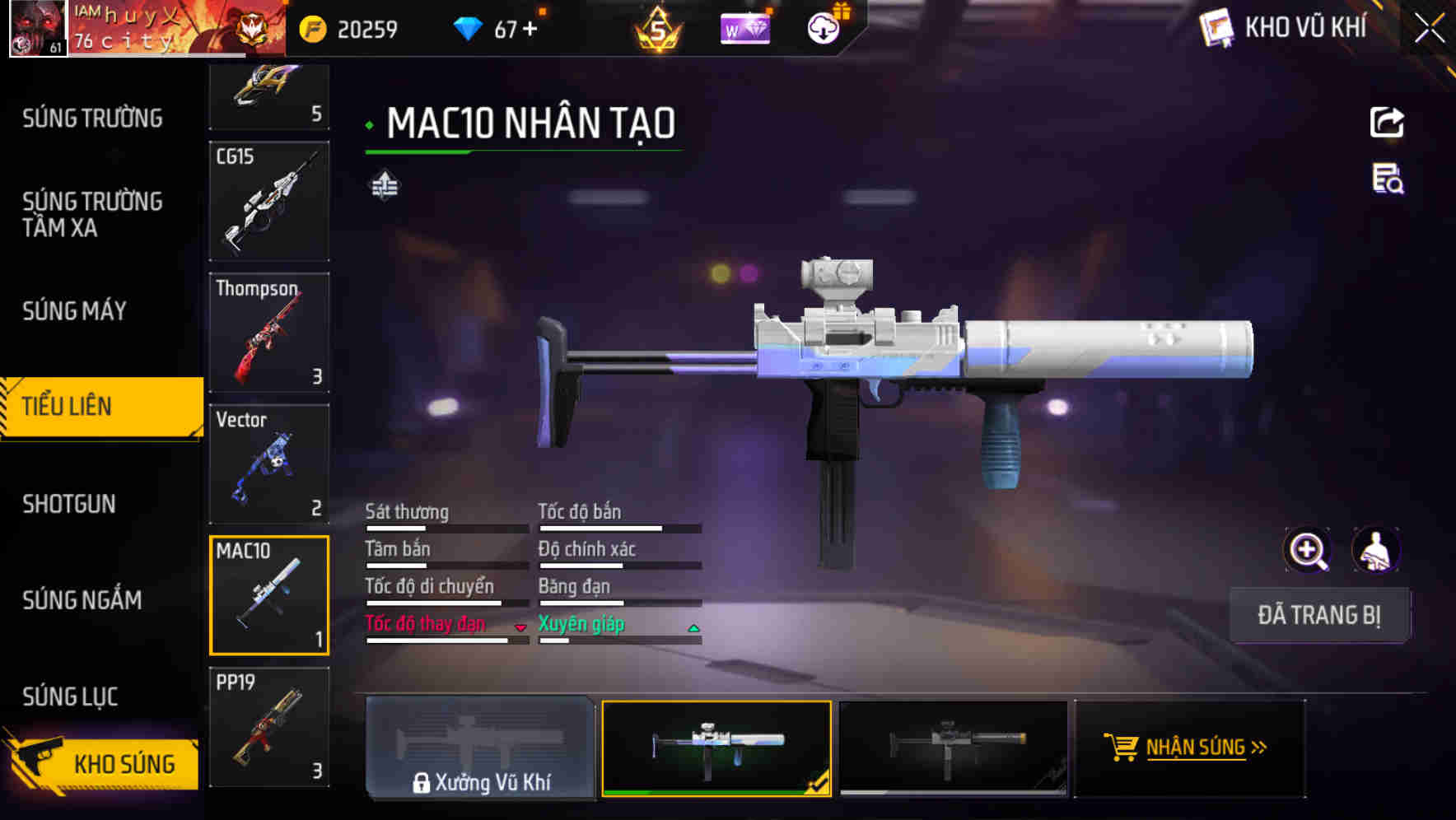Select the CG15 weapon slot
The height and width of the screenshot is (820, 1456).
(x=269, y=202)
